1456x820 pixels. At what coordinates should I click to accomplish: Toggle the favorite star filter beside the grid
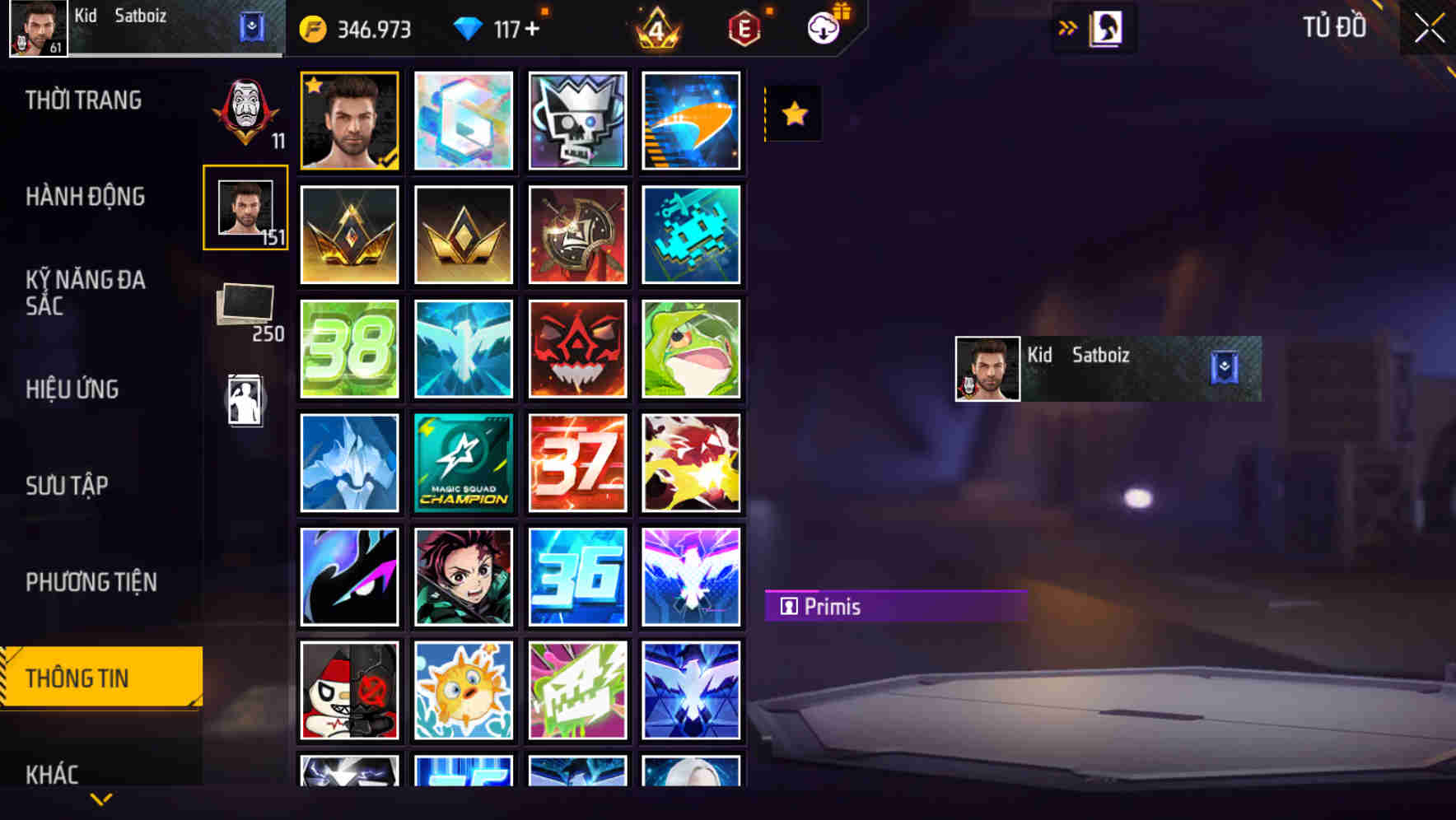tap(792, 113)
